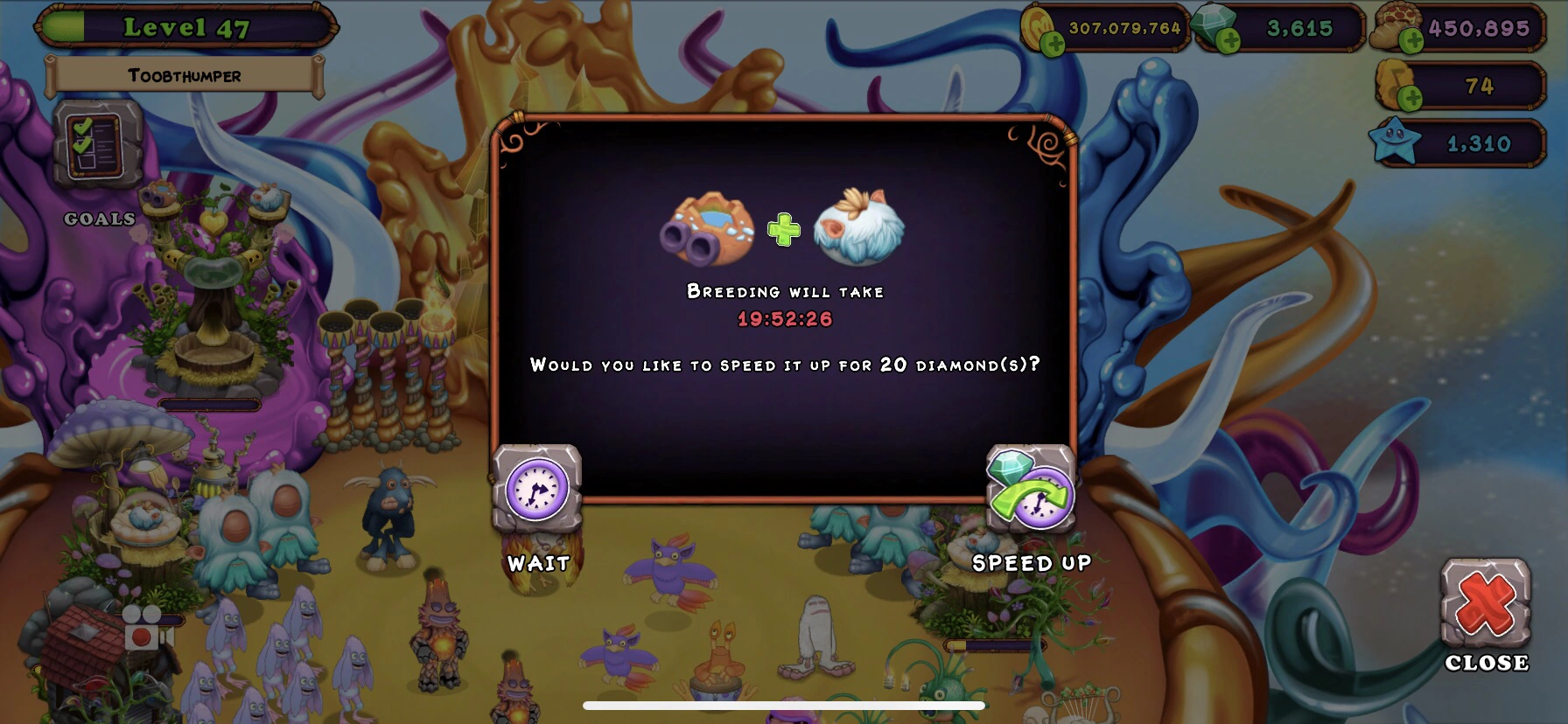
Task: Buy more diamonds via the plus icon
Action: pyautogui.click(x=1229, y=41)
